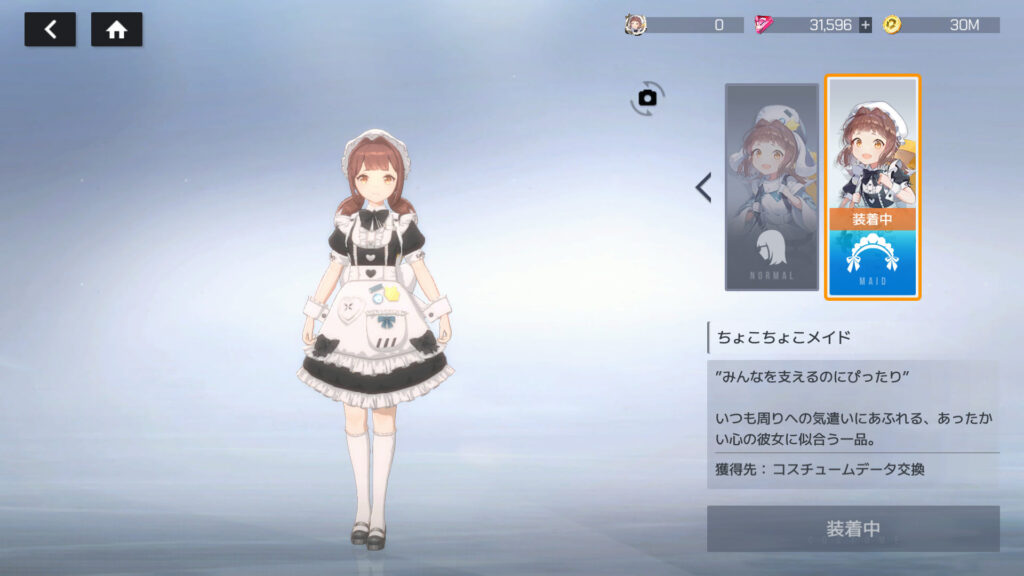This screenshot has height=576, width=1024.
Task: Go back to the previous screen
Action: click(50, 30)
